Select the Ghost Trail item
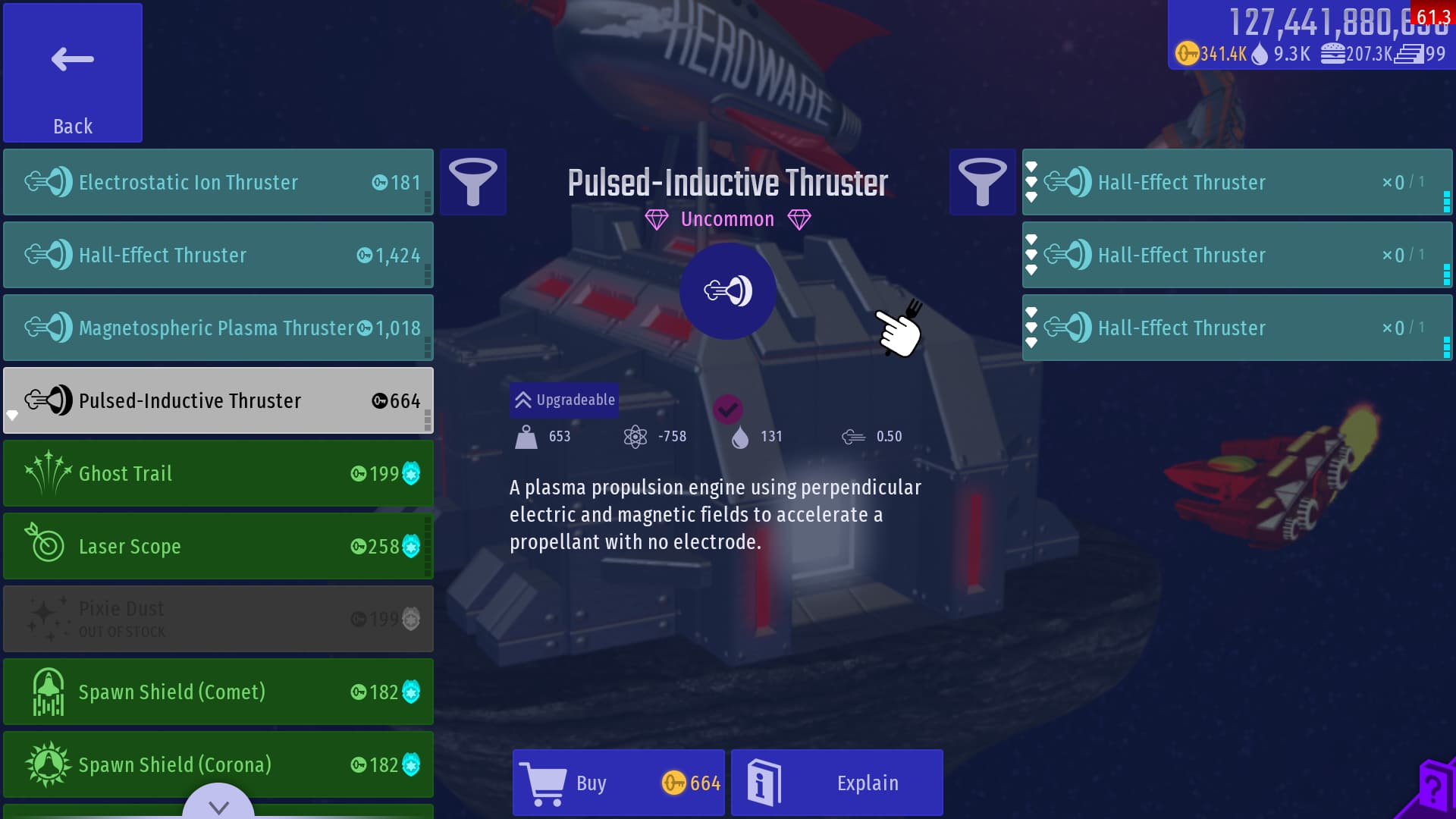Image resolution: width=1456 pixels, height=819 pixels. click(218, 473)
